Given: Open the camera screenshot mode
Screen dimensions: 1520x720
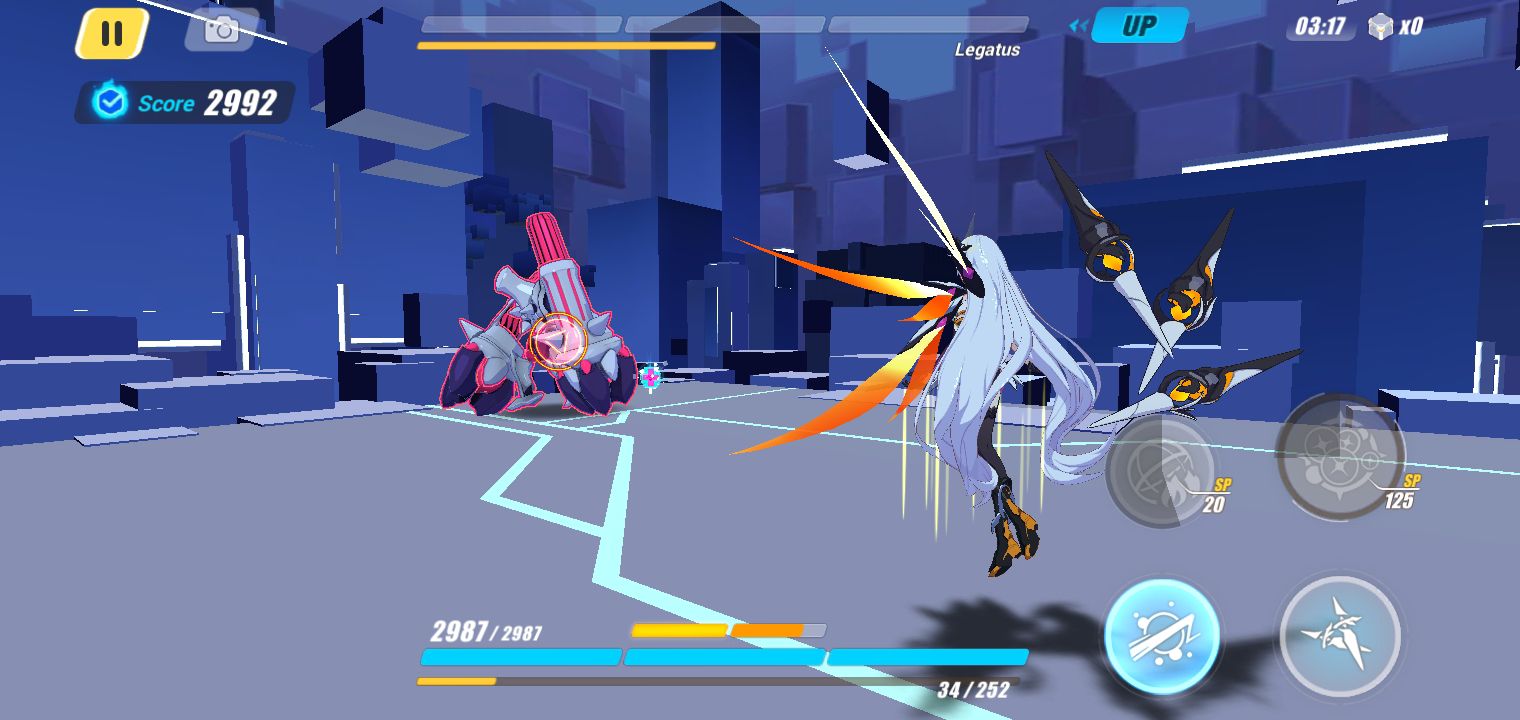Looking at the screenshot, I should (x=221, y=30).
